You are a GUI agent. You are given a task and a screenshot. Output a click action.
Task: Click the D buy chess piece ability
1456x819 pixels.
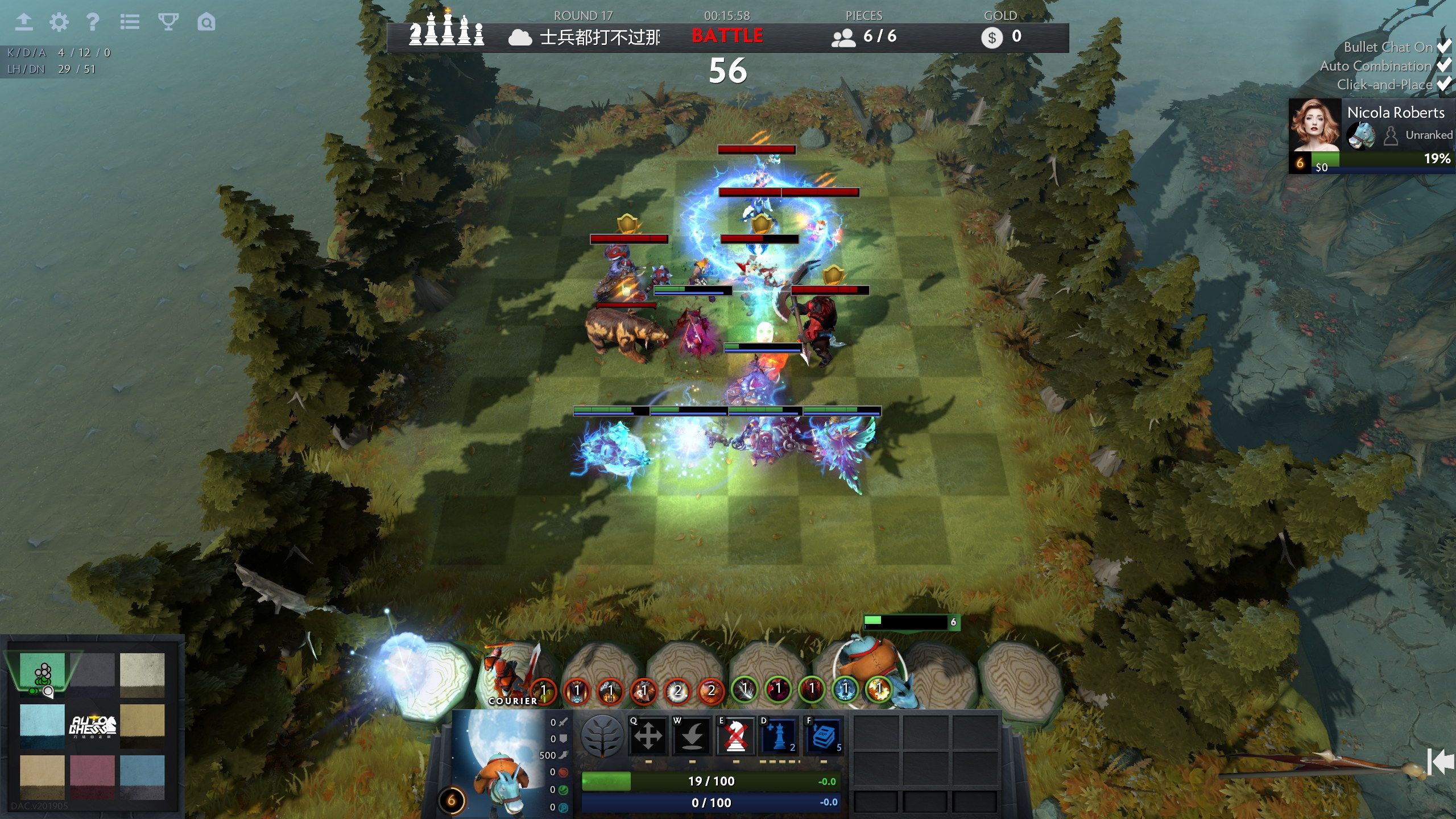point(779,735)
